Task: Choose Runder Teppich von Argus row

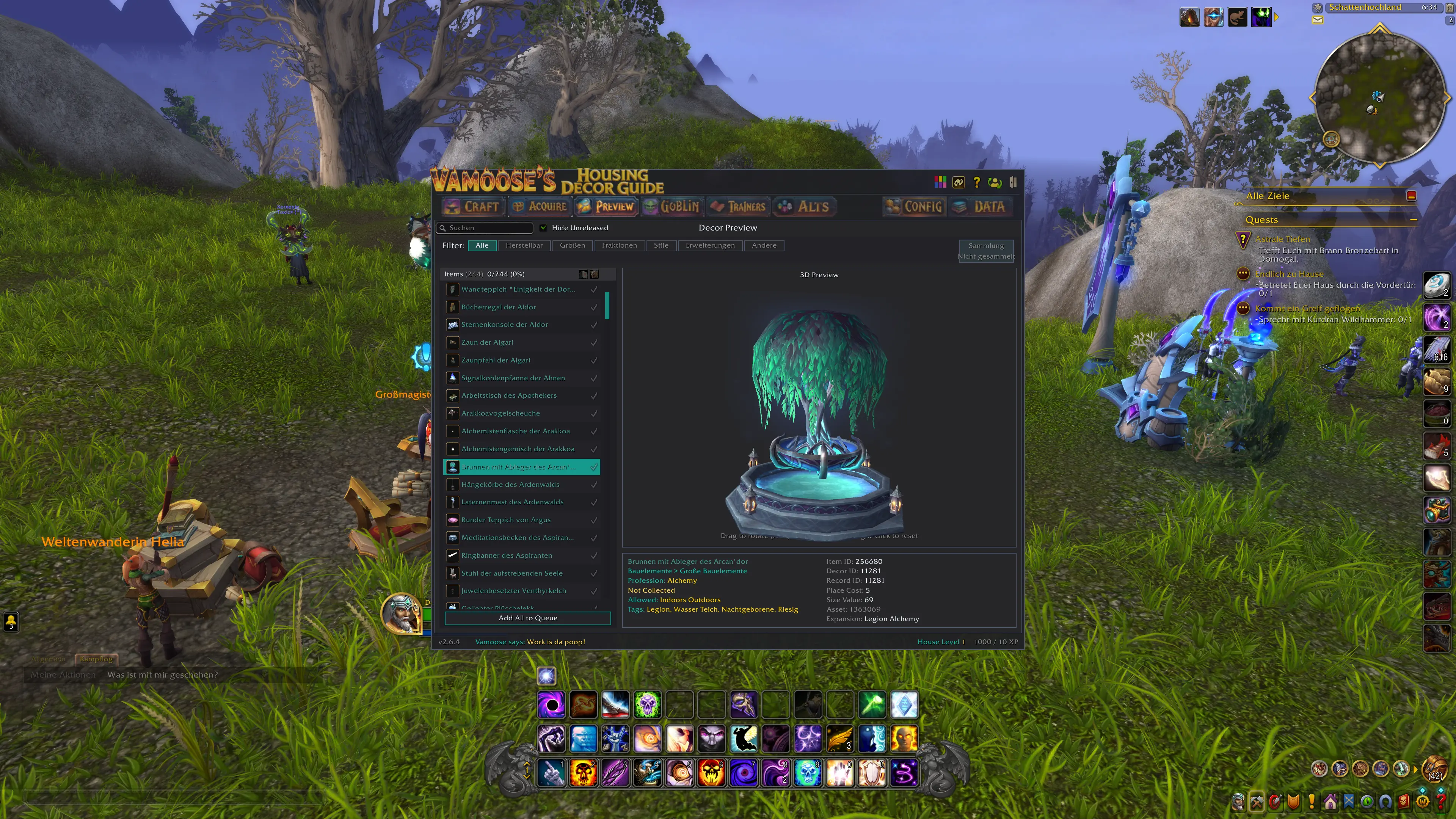Action: pyautogui.click(x=505, y=520)
